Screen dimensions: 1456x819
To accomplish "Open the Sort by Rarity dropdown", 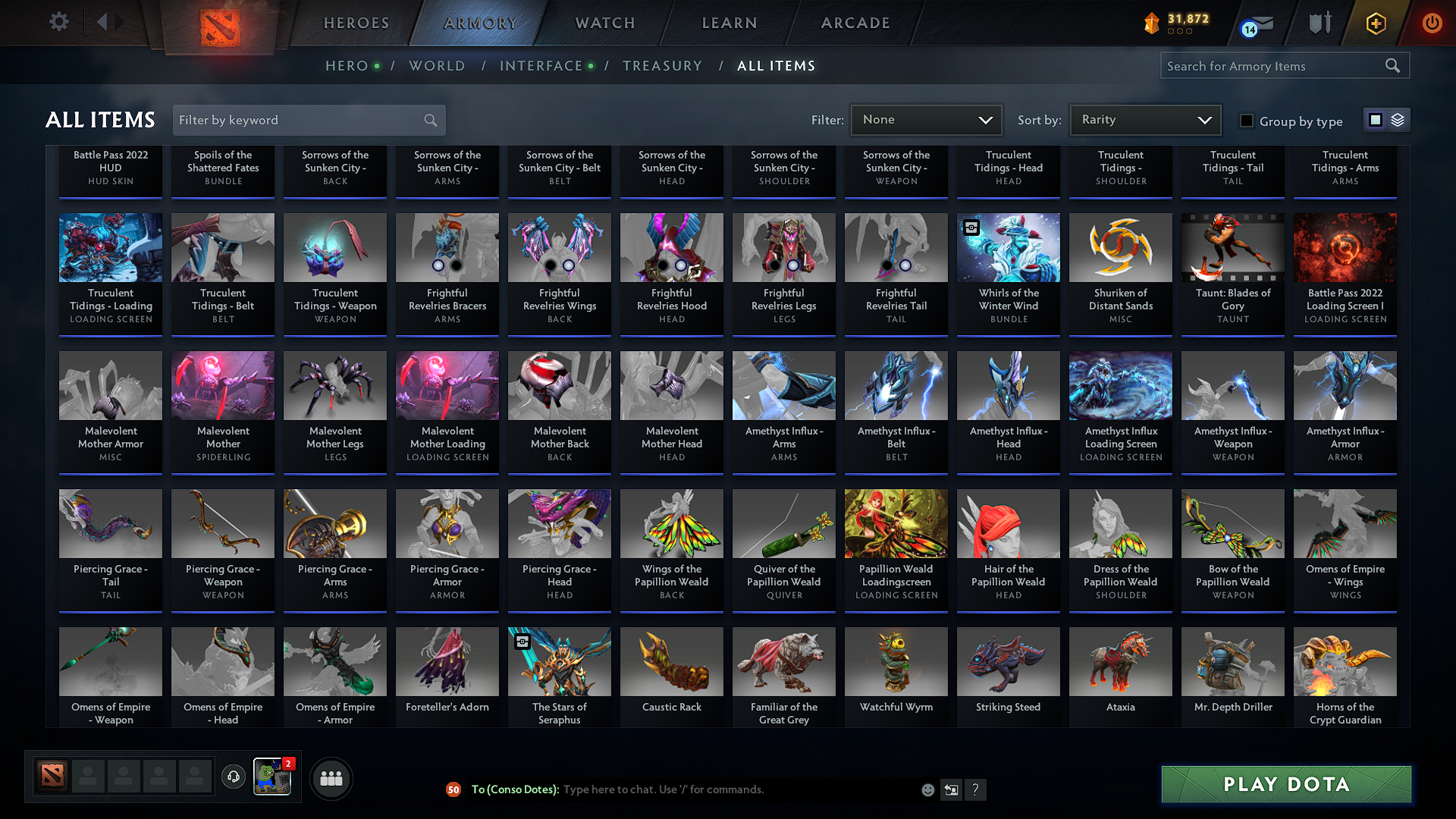I will click(1144, 119).
